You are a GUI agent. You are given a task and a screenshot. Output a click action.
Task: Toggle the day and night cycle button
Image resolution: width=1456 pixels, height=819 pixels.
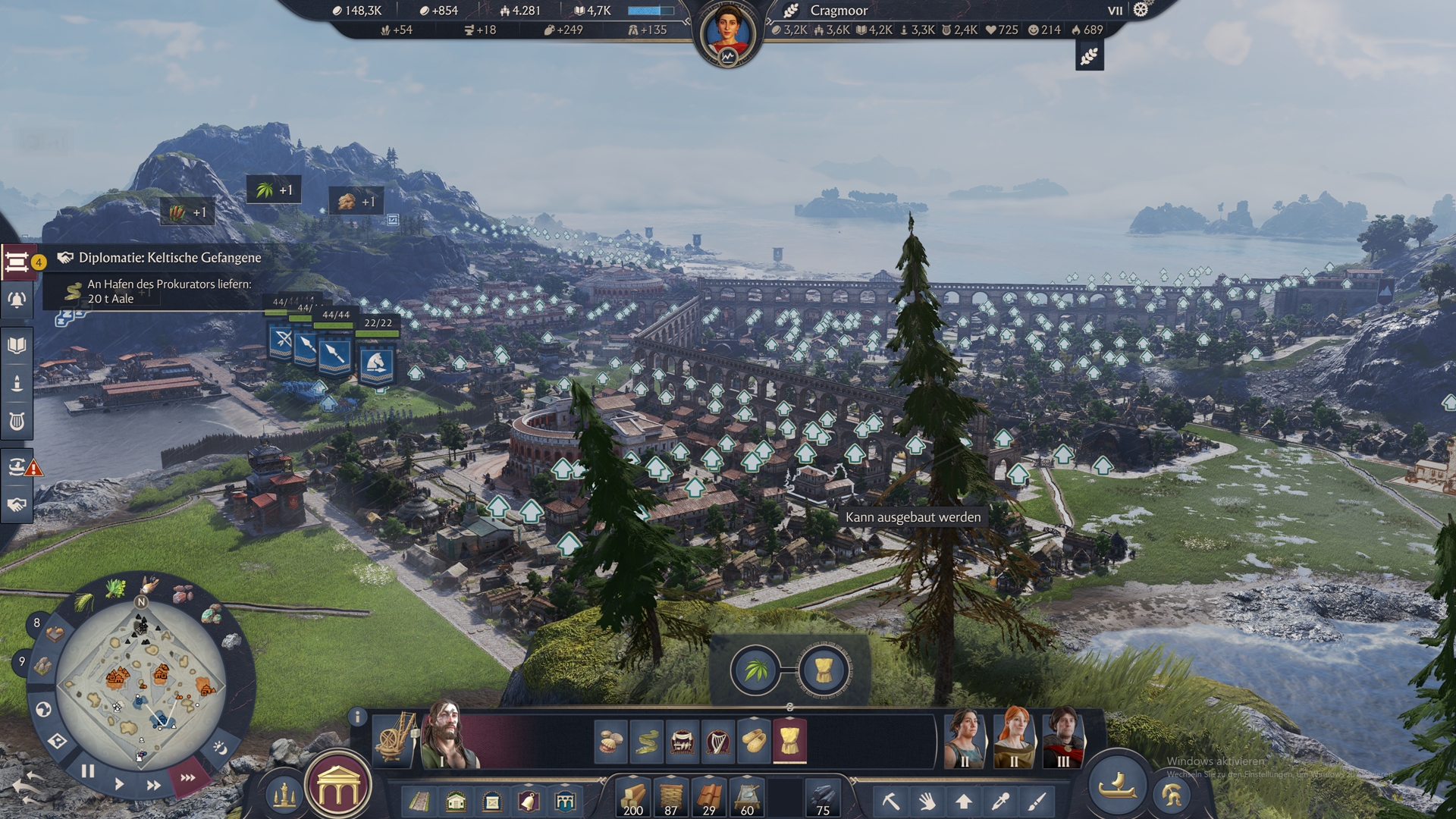click(x=220, y=748)
